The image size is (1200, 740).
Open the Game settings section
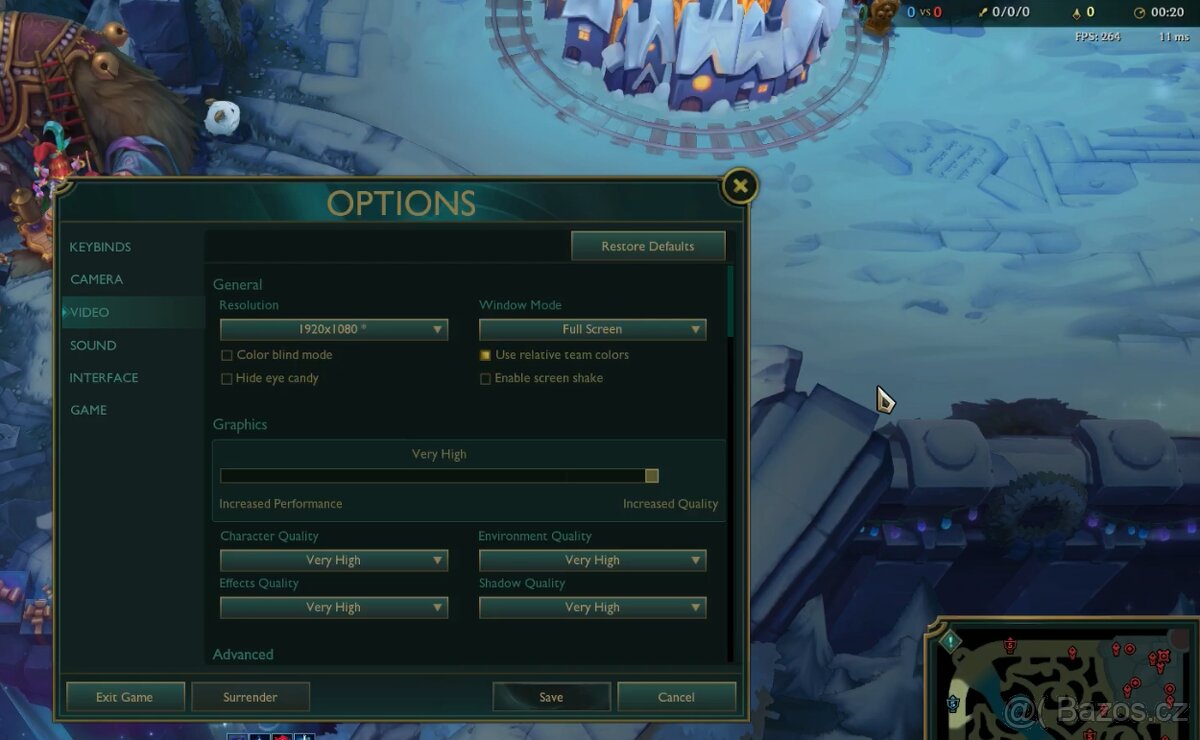click(88, 410)
